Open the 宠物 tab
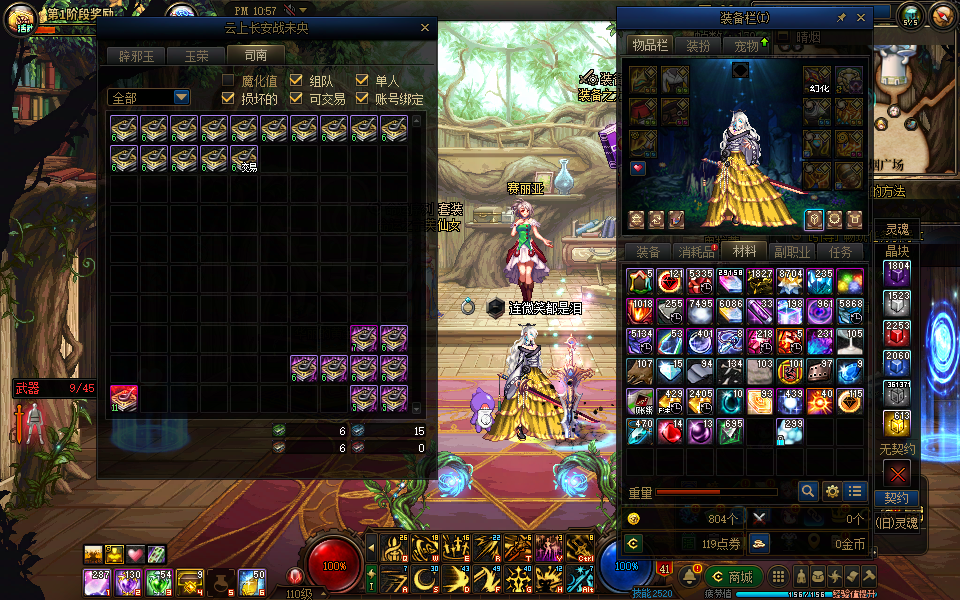The image size is (960, 600). [x=746, y=45]
